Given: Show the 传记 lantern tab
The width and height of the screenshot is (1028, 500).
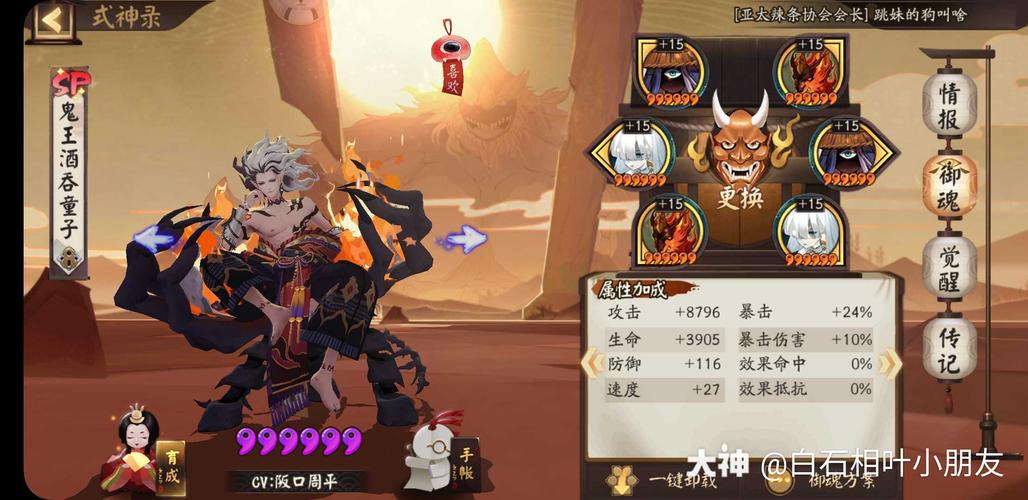Looking at the screenshot, I should pos(948,348).
